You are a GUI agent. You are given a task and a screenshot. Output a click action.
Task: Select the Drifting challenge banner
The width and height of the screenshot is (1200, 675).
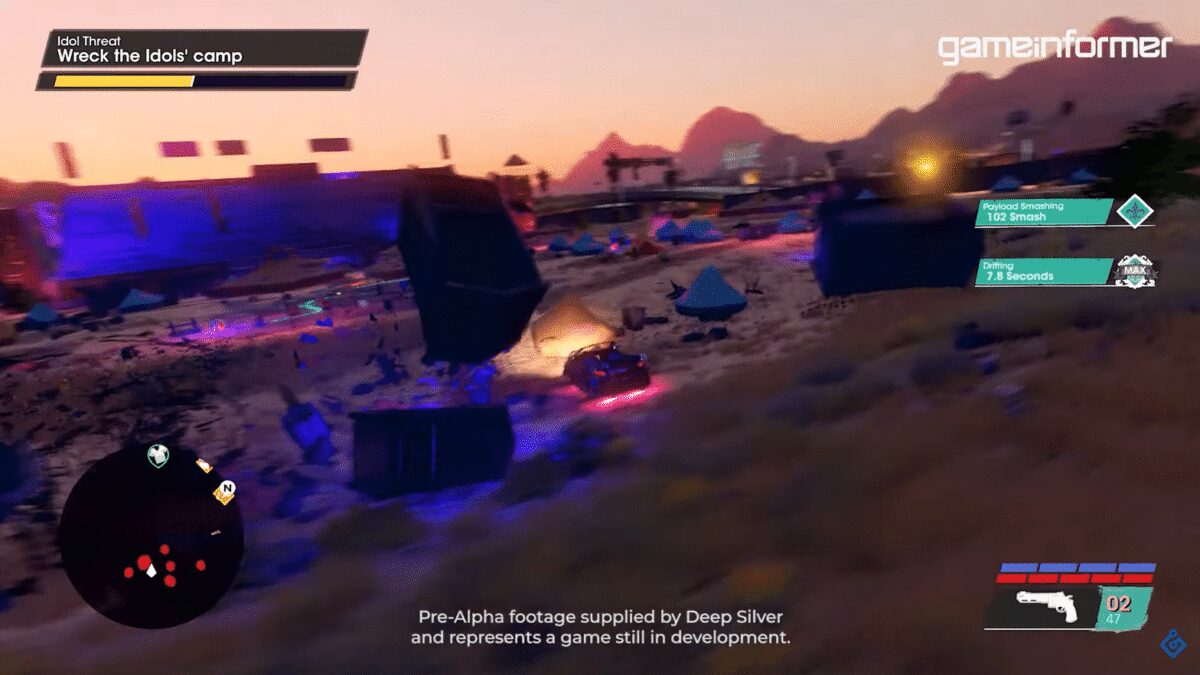[x=1045, y=271]
